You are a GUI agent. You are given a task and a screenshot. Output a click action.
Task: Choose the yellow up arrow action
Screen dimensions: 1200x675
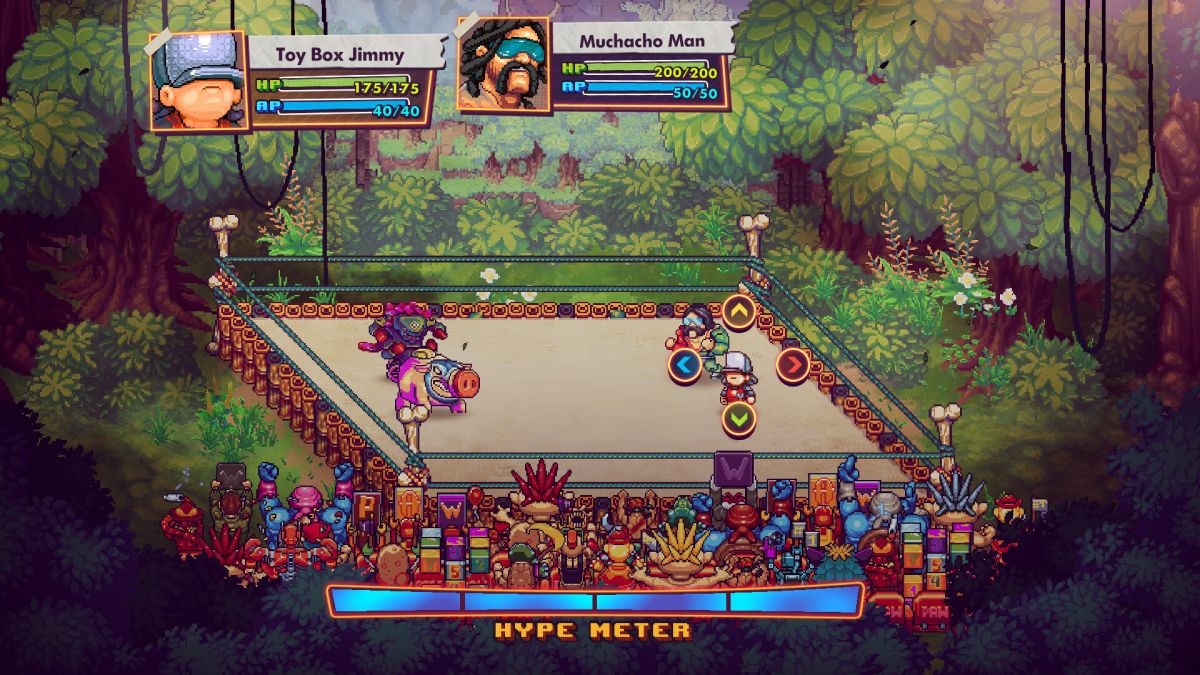(739, 313)
